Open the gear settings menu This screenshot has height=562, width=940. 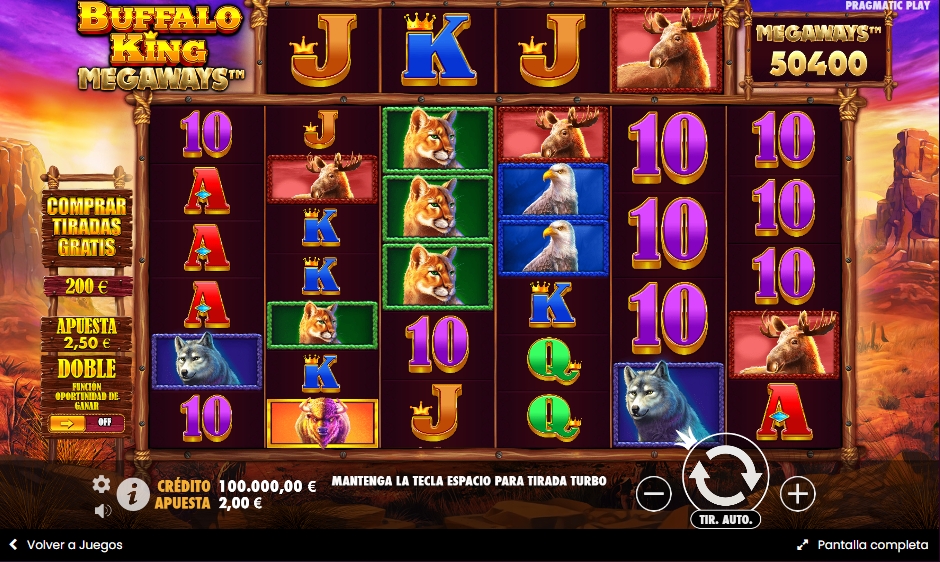coord(101,484)
